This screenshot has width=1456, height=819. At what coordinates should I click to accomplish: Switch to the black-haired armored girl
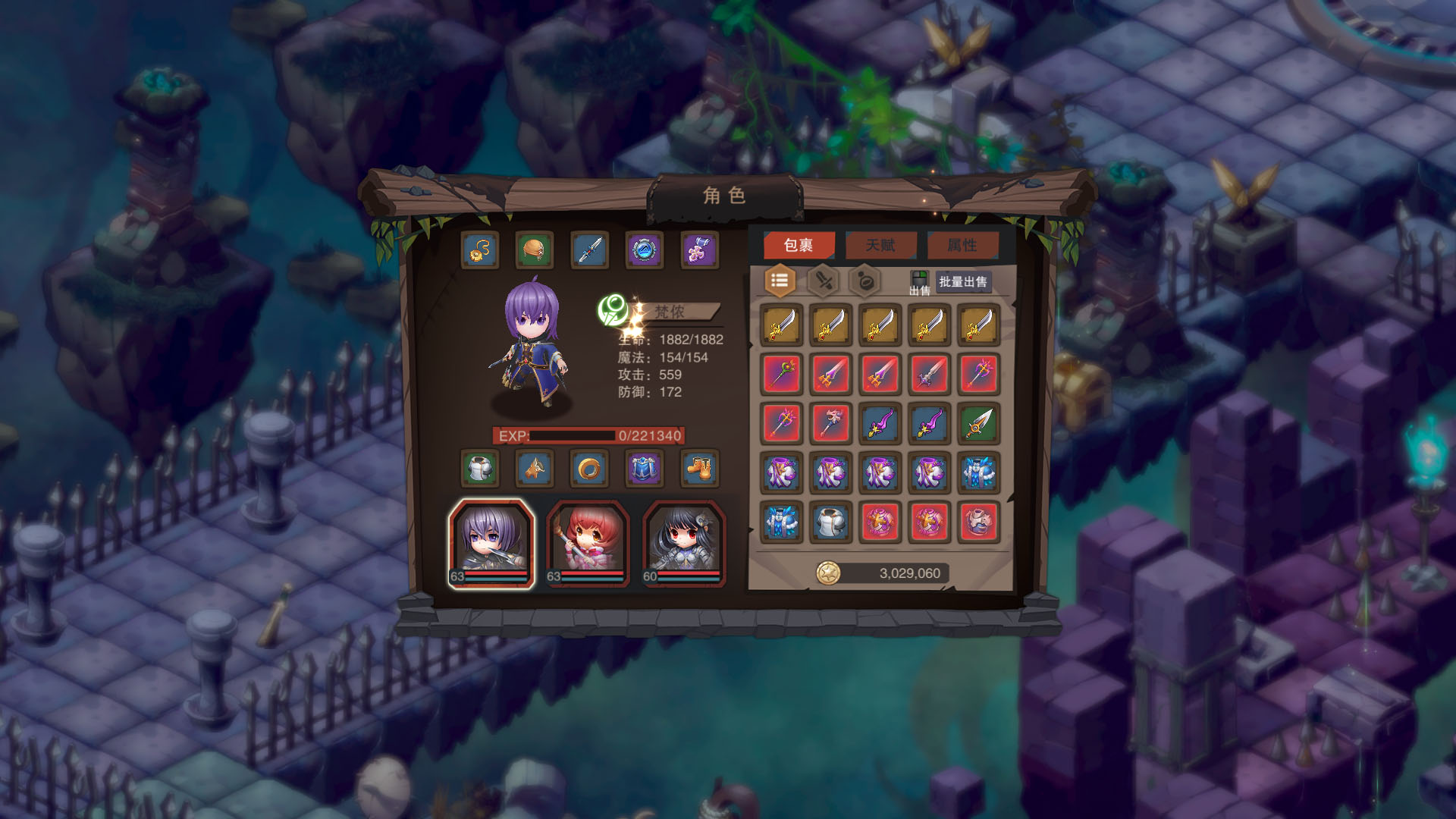click(x=684, y=543)
